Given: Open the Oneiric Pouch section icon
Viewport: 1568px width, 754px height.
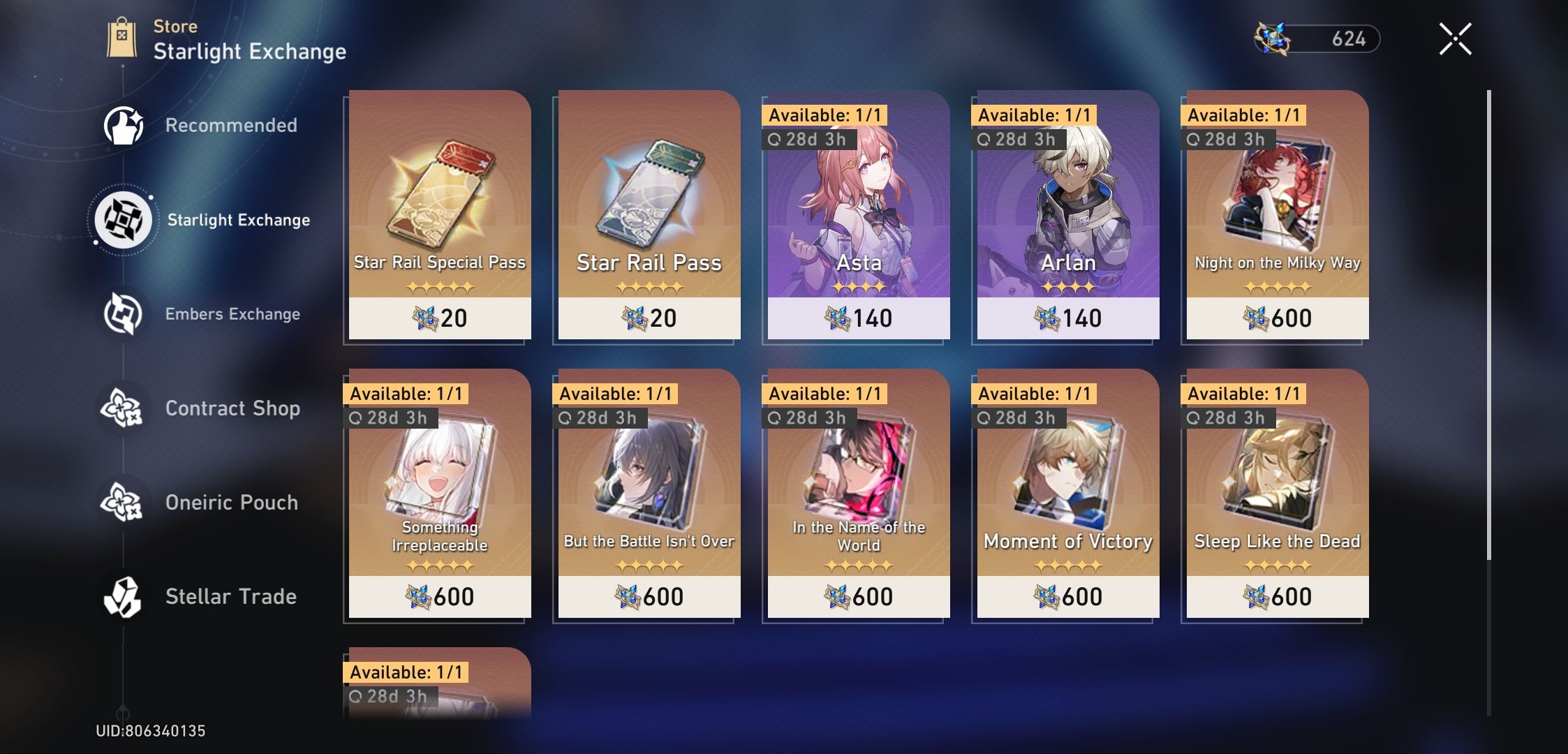Looking at the screenshot, I should click(124, 502).
